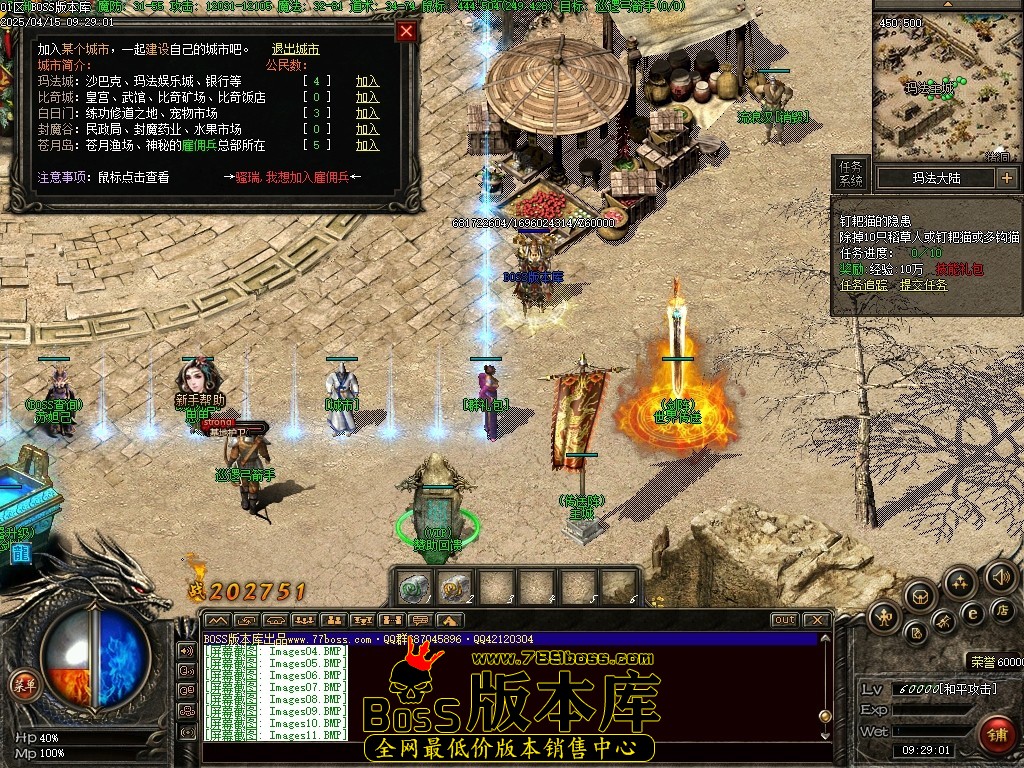This screenshot has width=1024, height=768.
Task: Use the green scroll in hotbar slot 1
Action: click(413, 588)
